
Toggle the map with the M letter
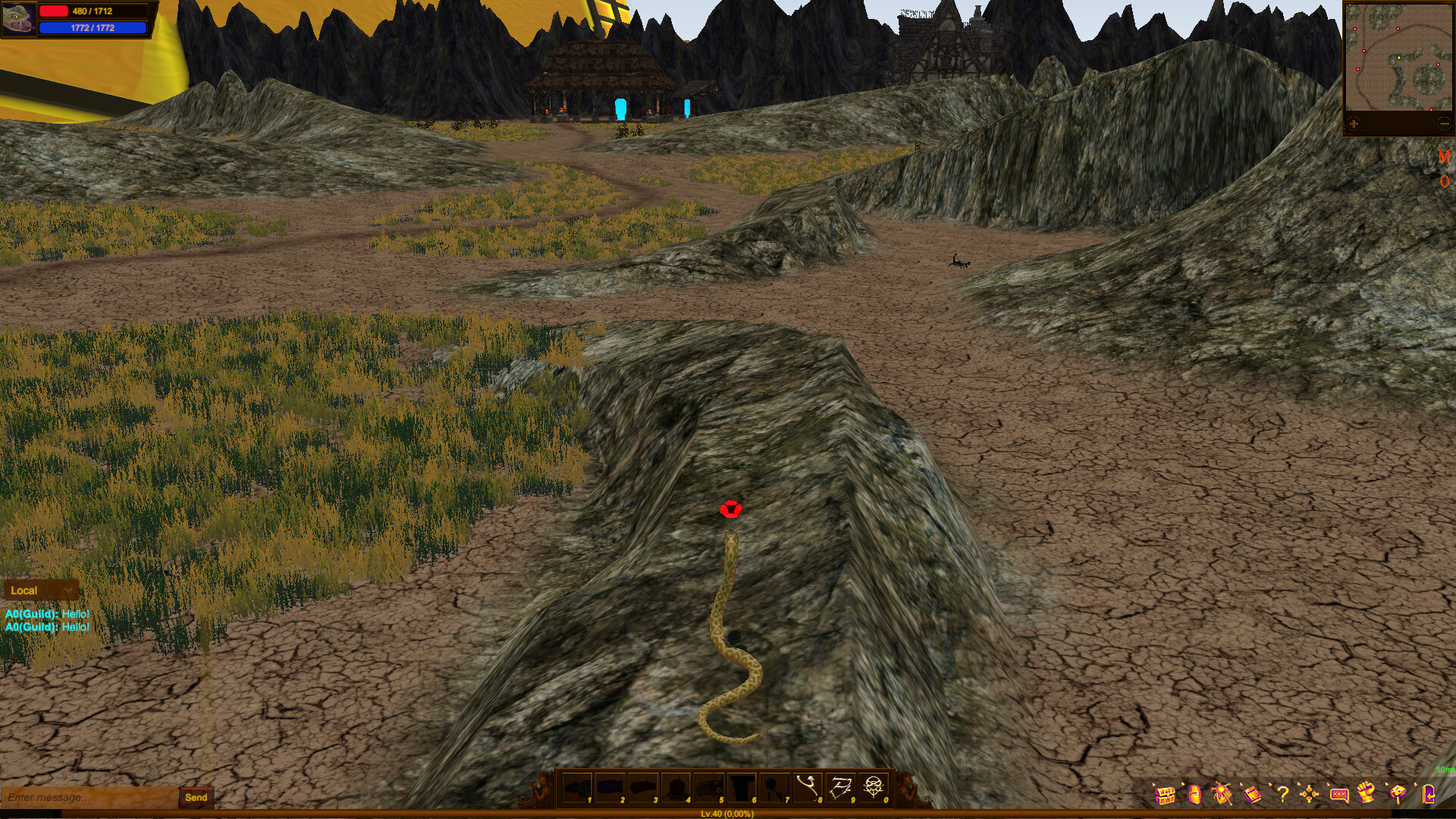coord(1444,157)
